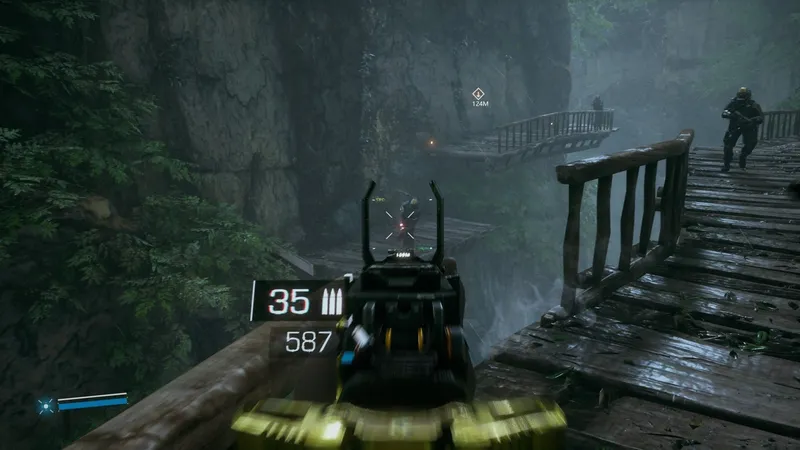Click the blue shield icon beside the health bar
Image resolution: width=800 pixels, height=450 pixels.
tap(45, 406)
